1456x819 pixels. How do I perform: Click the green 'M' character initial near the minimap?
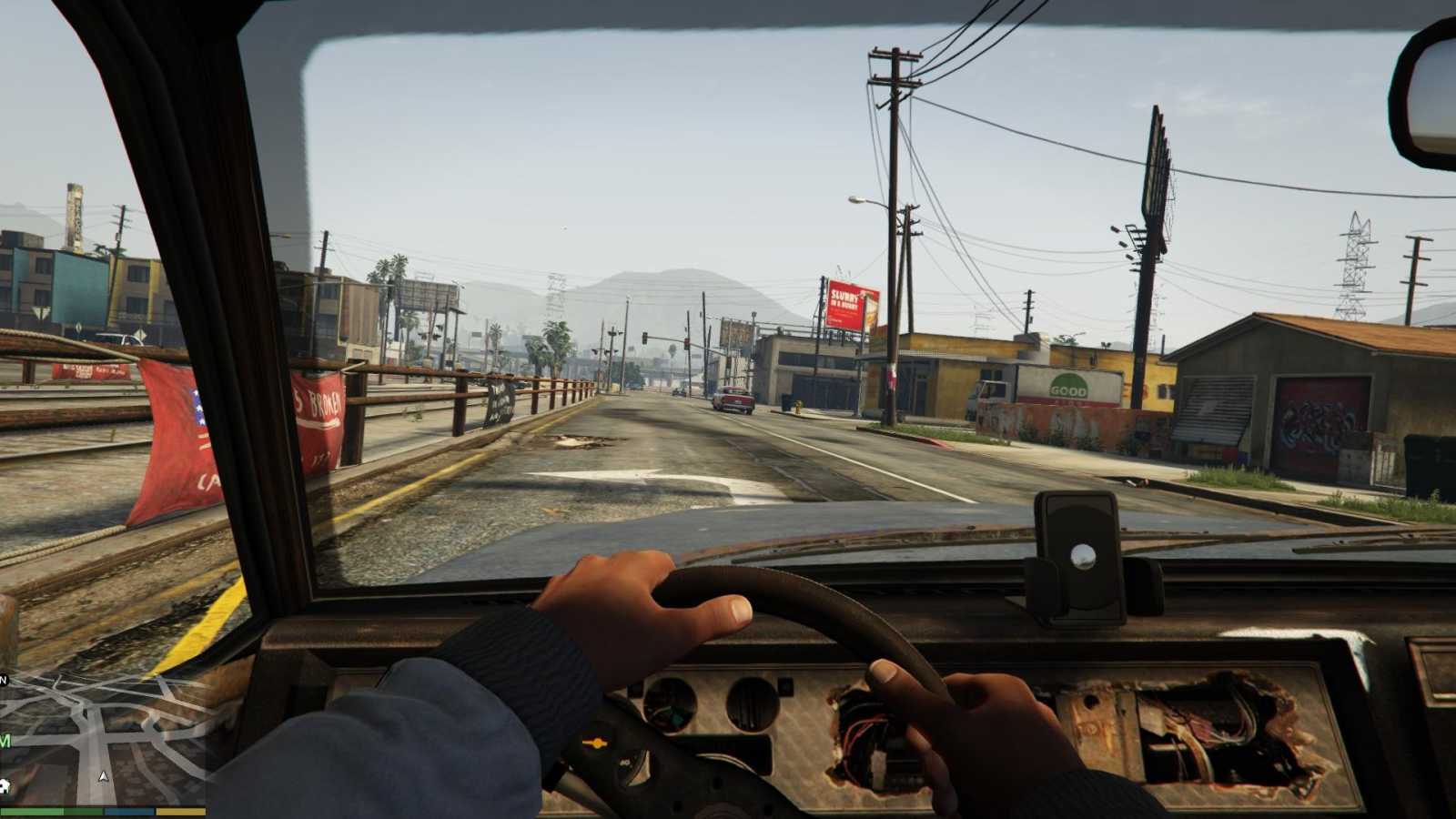(x=4, y=741)
